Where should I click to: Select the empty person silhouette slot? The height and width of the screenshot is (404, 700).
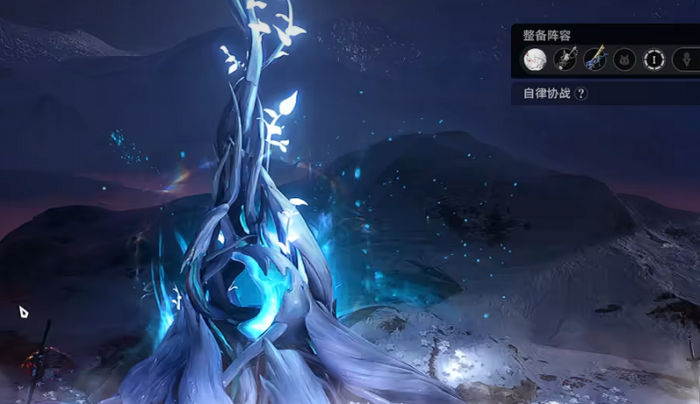(685, 59)
